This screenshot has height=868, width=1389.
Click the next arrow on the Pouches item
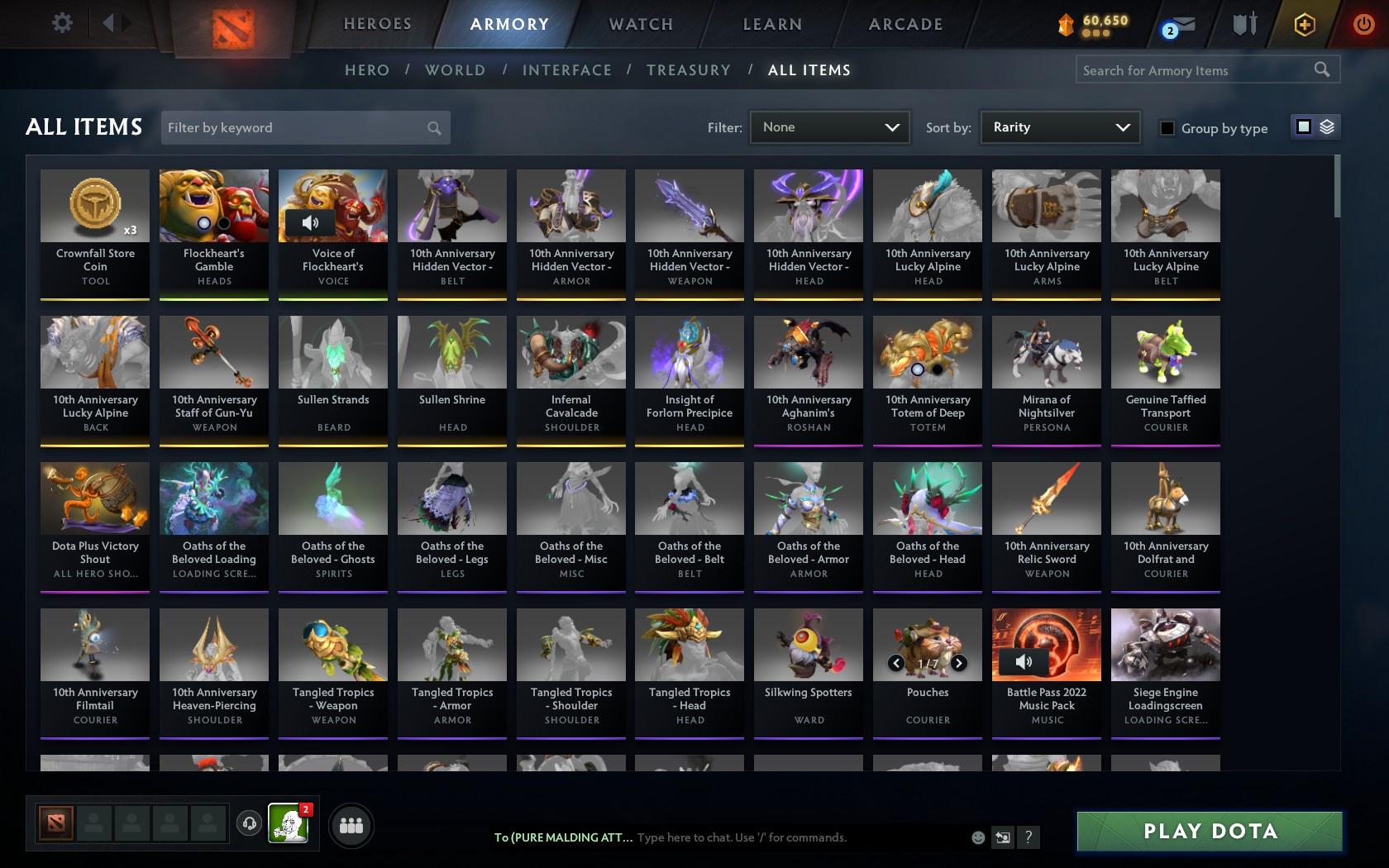(x=959, y=662)
